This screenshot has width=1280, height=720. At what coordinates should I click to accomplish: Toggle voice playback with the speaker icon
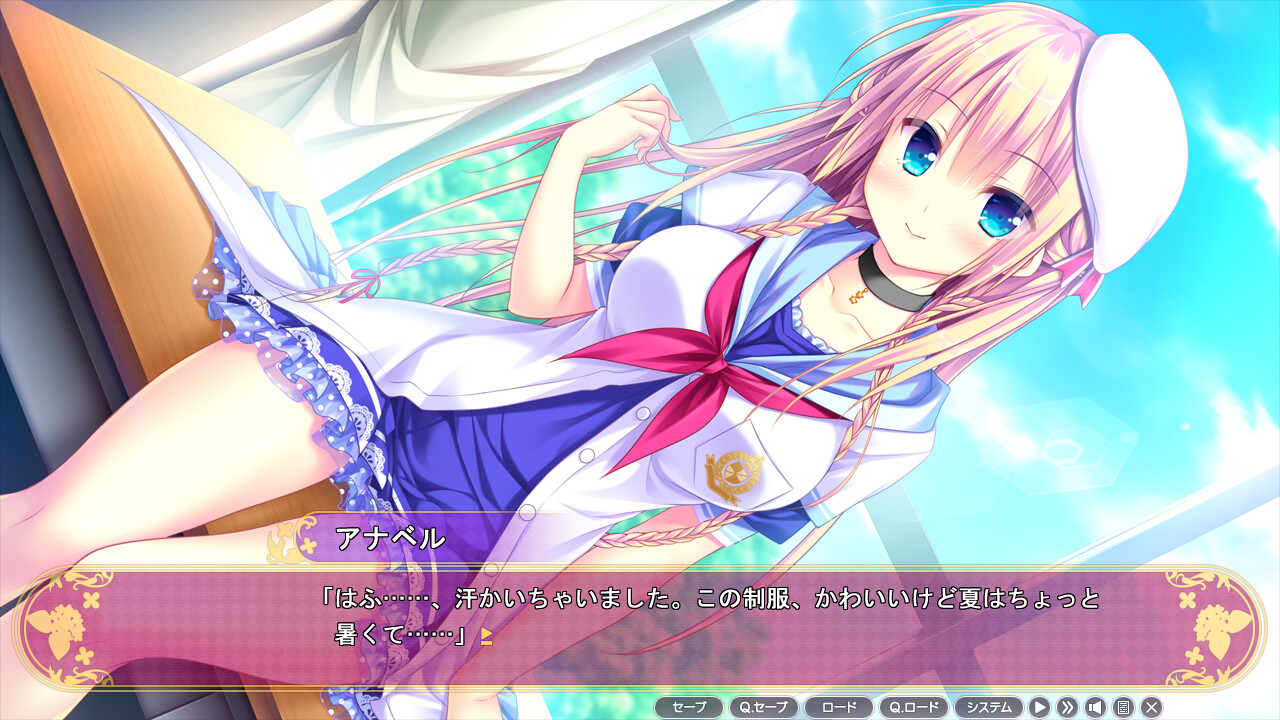[x=1095, y=706]
